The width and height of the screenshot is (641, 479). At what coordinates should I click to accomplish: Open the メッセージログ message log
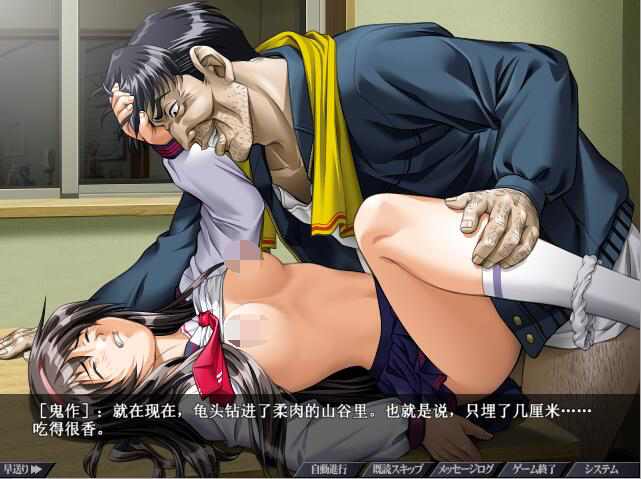coord(464,469)
